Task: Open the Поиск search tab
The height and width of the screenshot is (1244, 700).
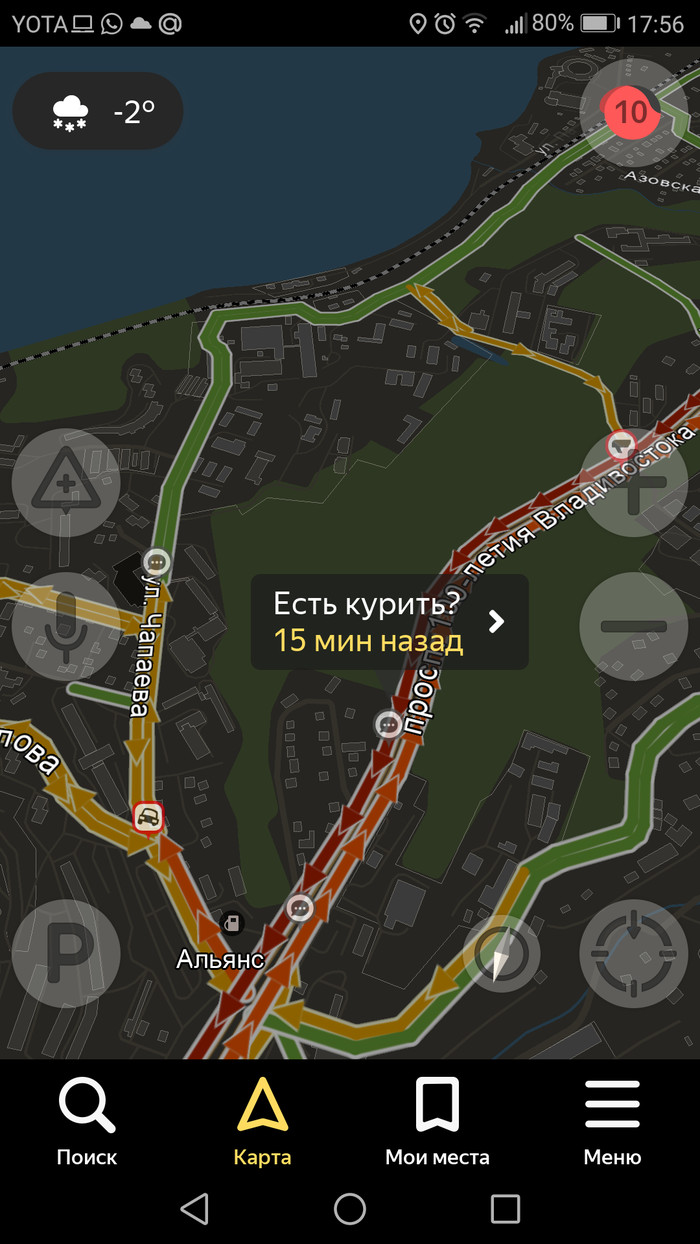Action: tap(87, 1121)
